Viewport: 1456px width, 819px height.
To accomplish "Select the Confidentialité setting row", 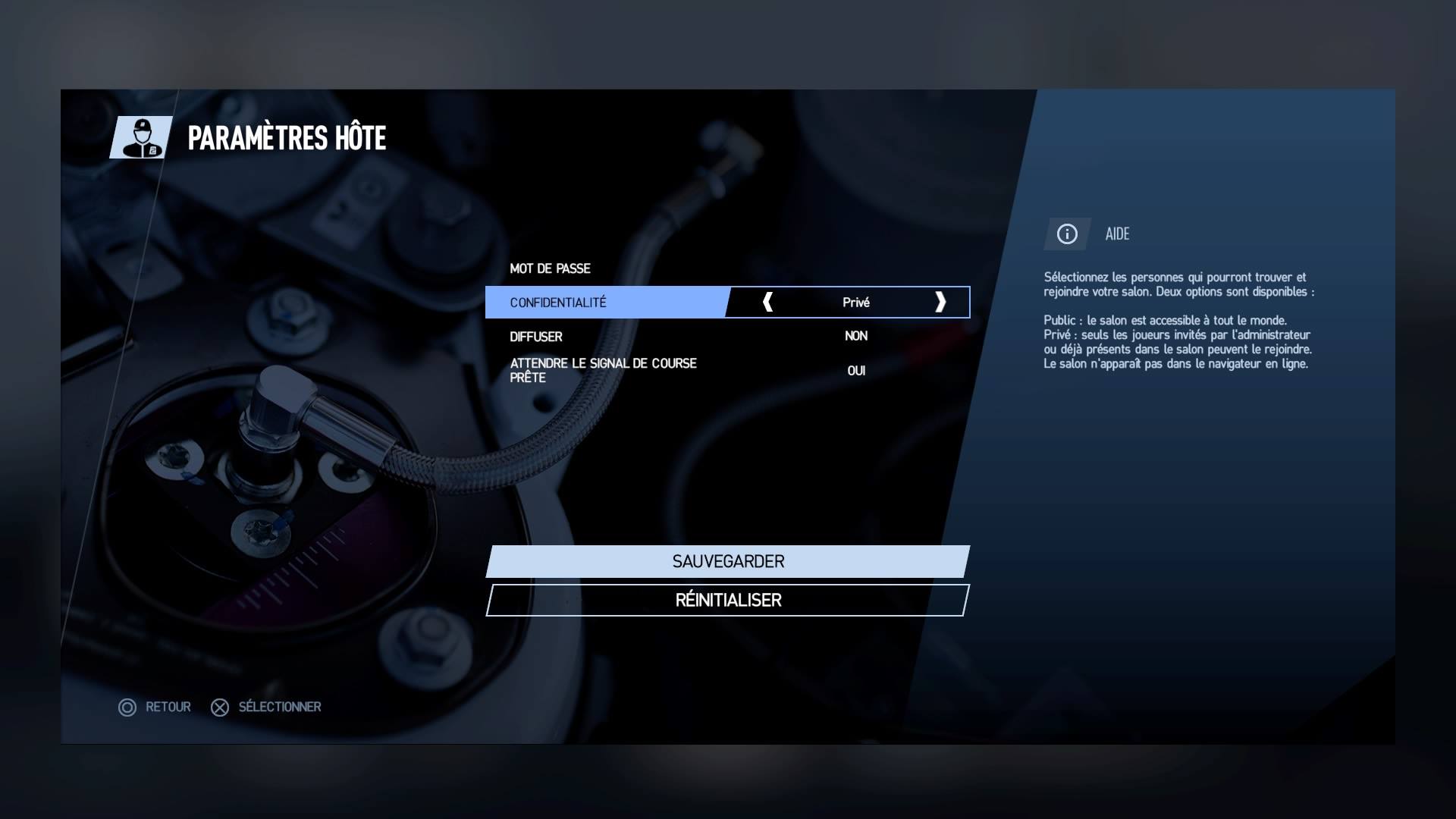I will point(607,303).
